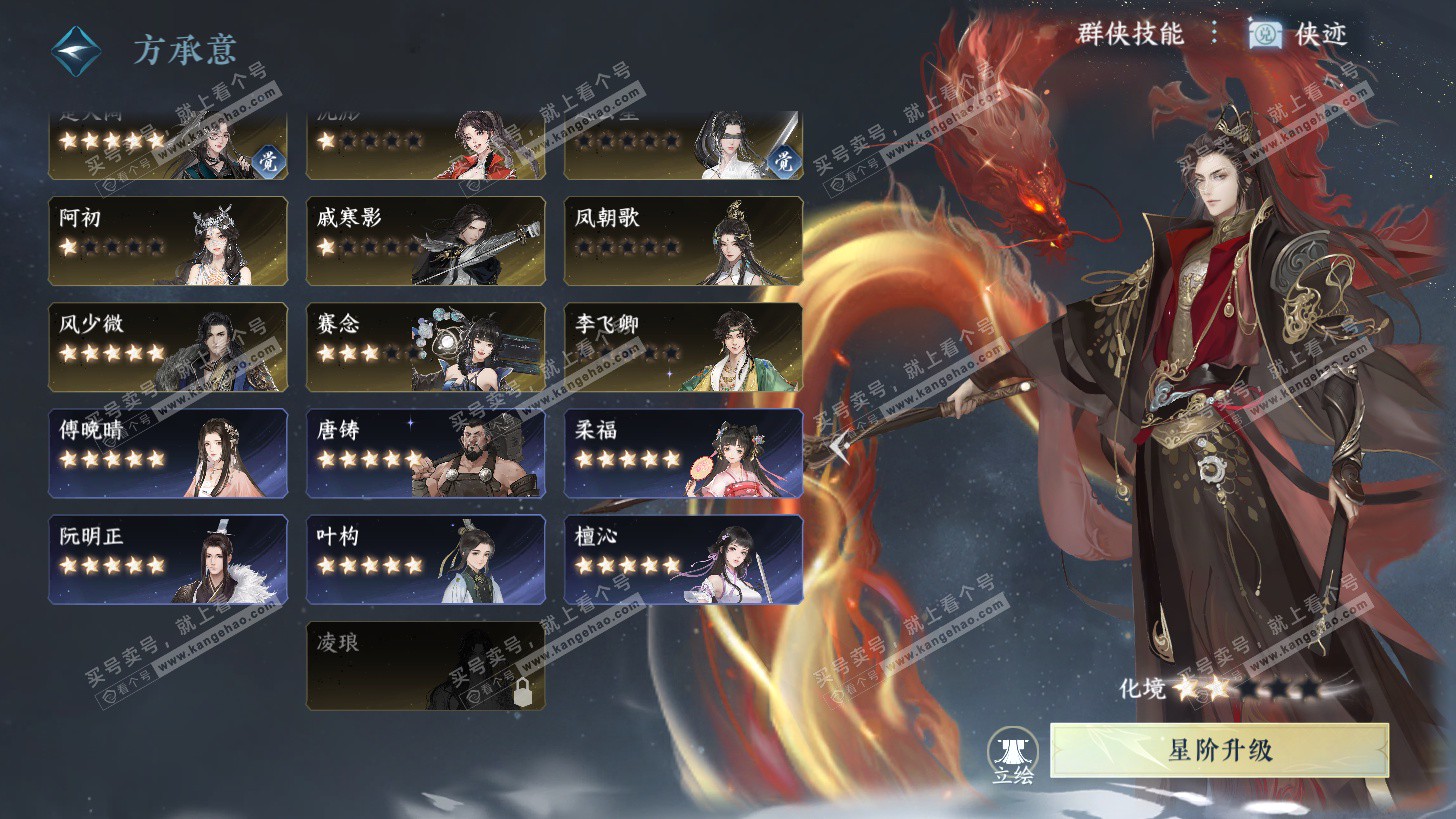The height and width of the screenshot is (819, 1456).
Task: Show the 立绘 character illustration
Action: click(x=1012, y=757)
